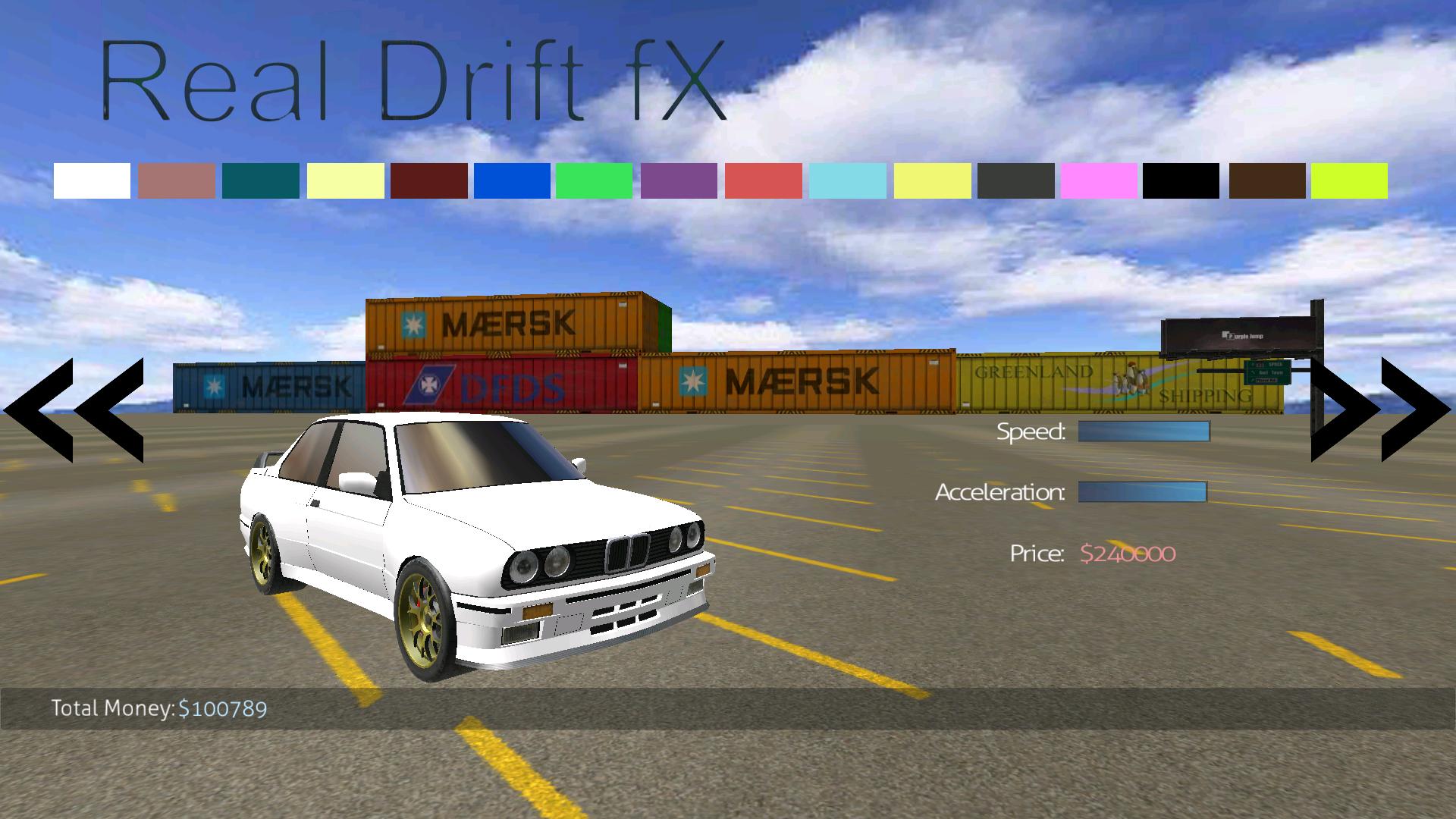Image resolution: width=1456 pixels, height=819 pixels.
Task: Choose the light cyan color option
Action: (x=849, y=180)
